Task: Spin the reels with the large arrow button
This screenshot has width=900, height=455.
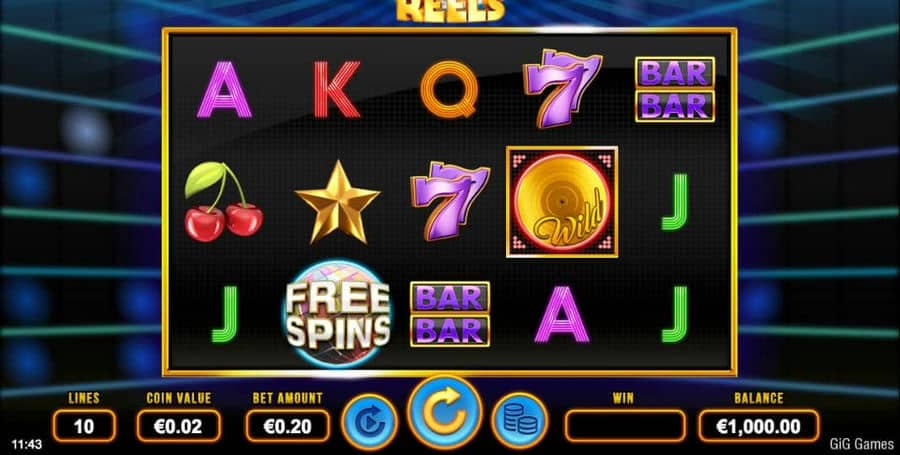Action: tap(444, 411)
